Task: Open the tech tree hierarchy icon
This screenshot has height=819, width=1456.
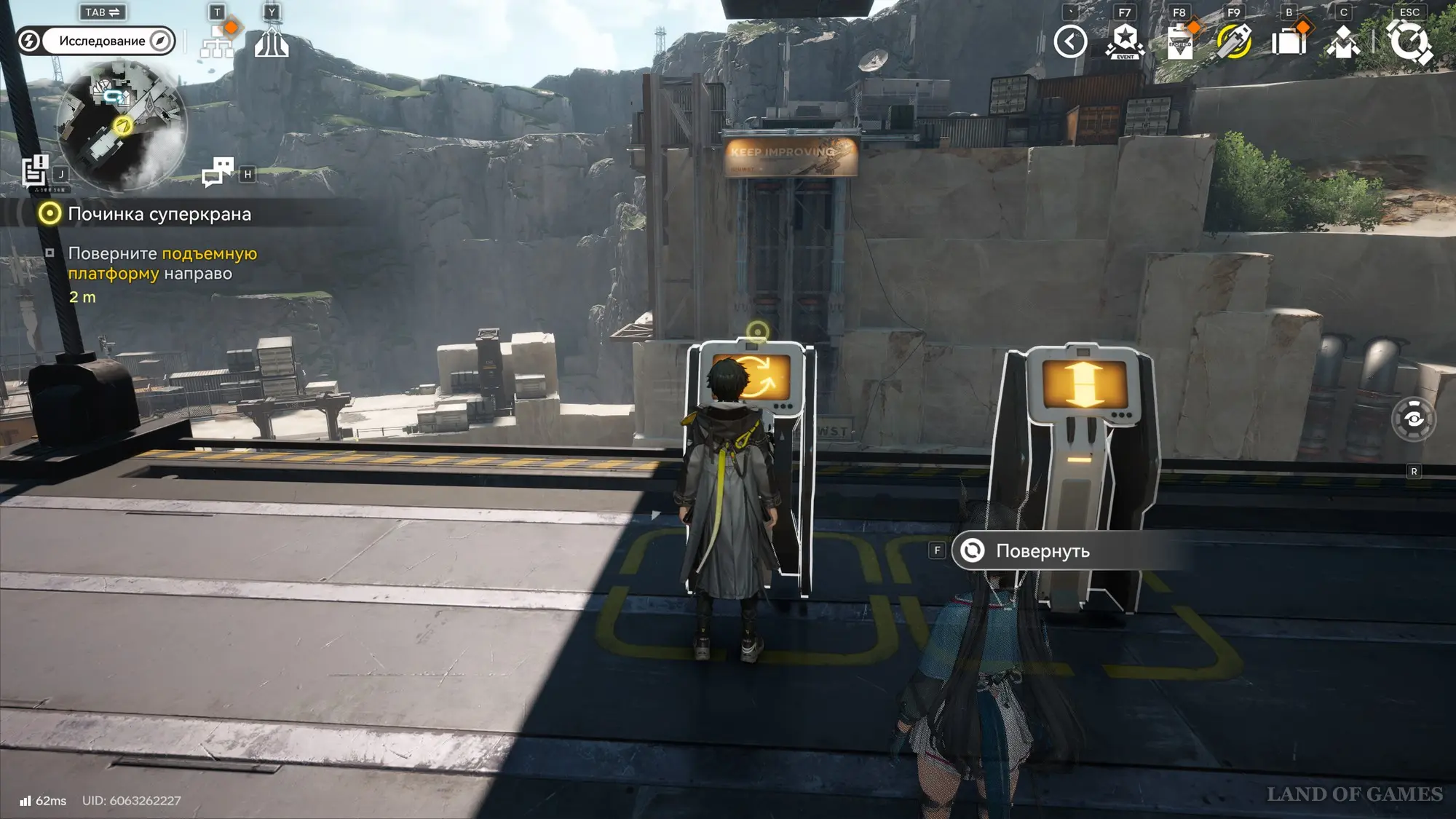Action: click(x=218, y=42)
